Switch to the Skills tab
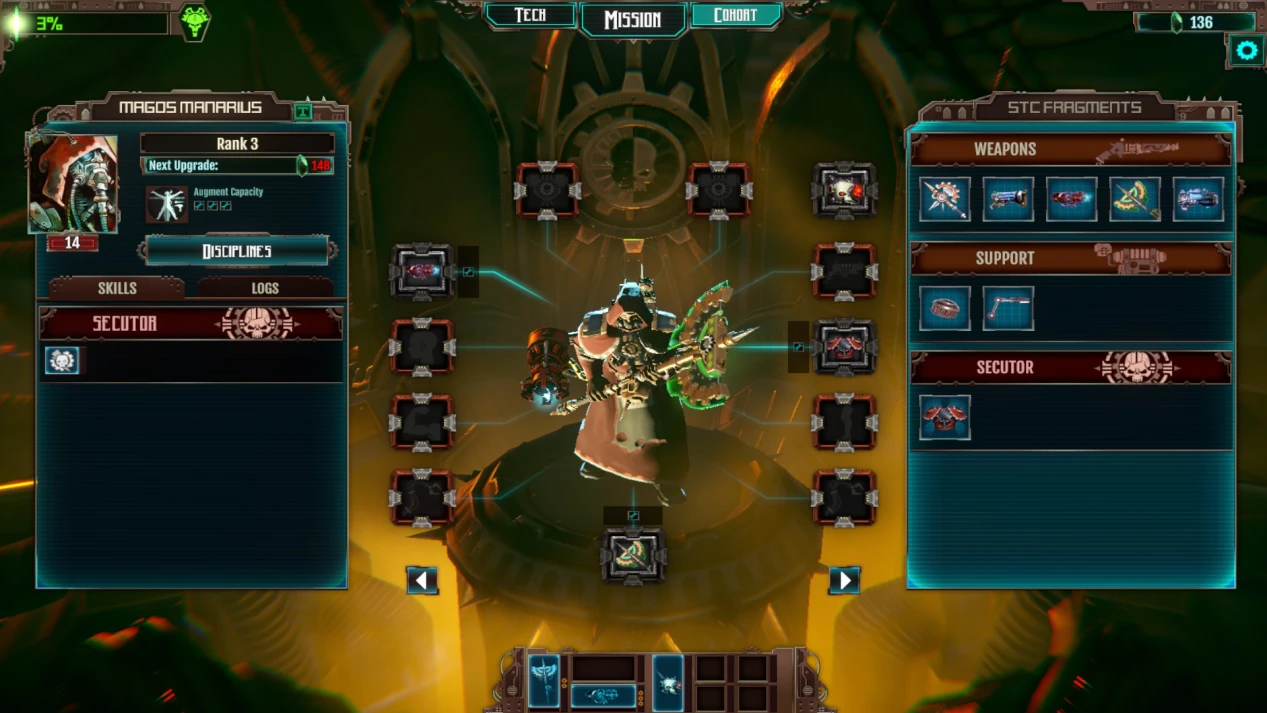 [x=117, y=288]
